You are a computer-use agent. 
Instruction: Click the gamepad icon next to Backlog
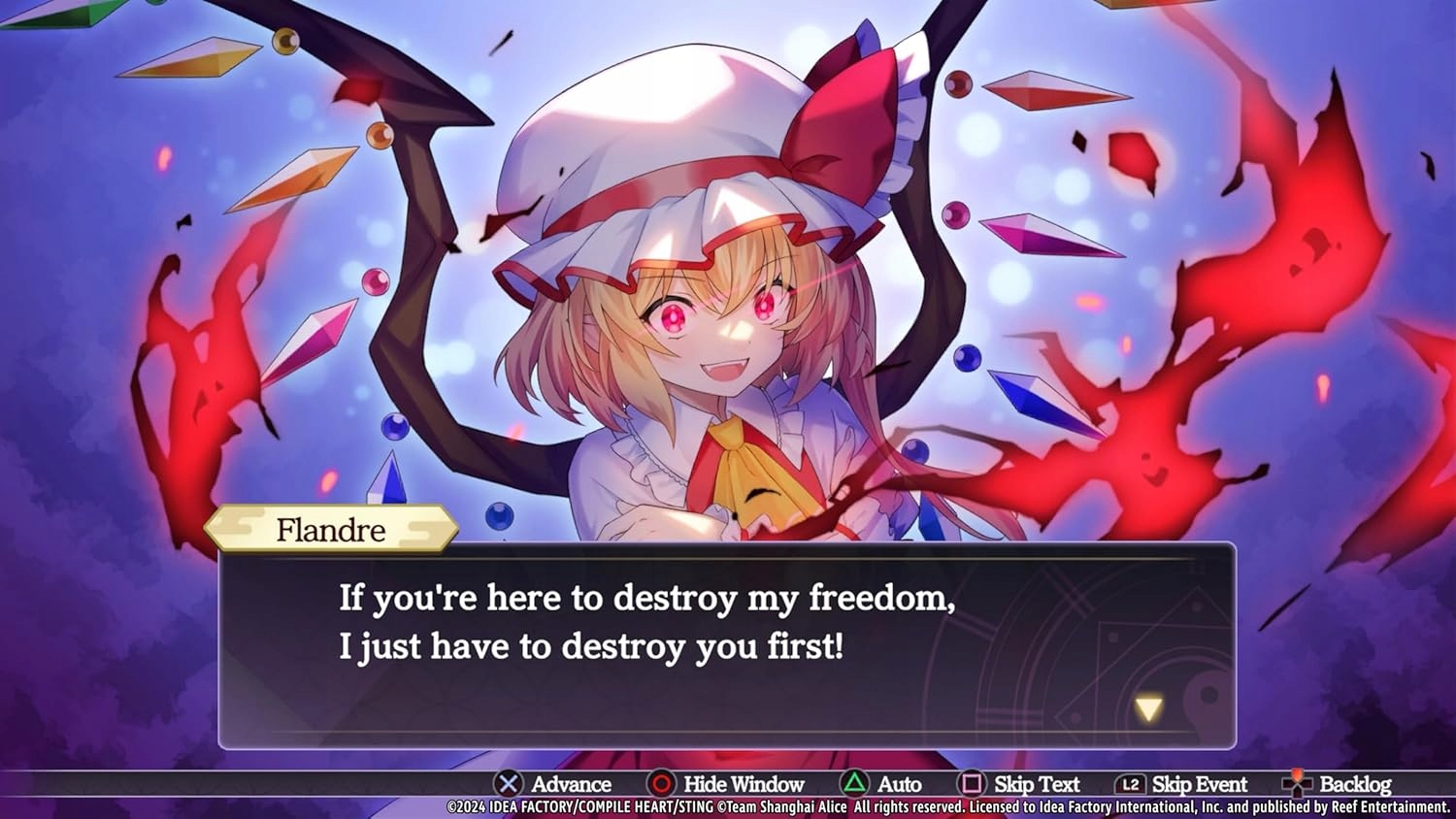click(1296, 783)
